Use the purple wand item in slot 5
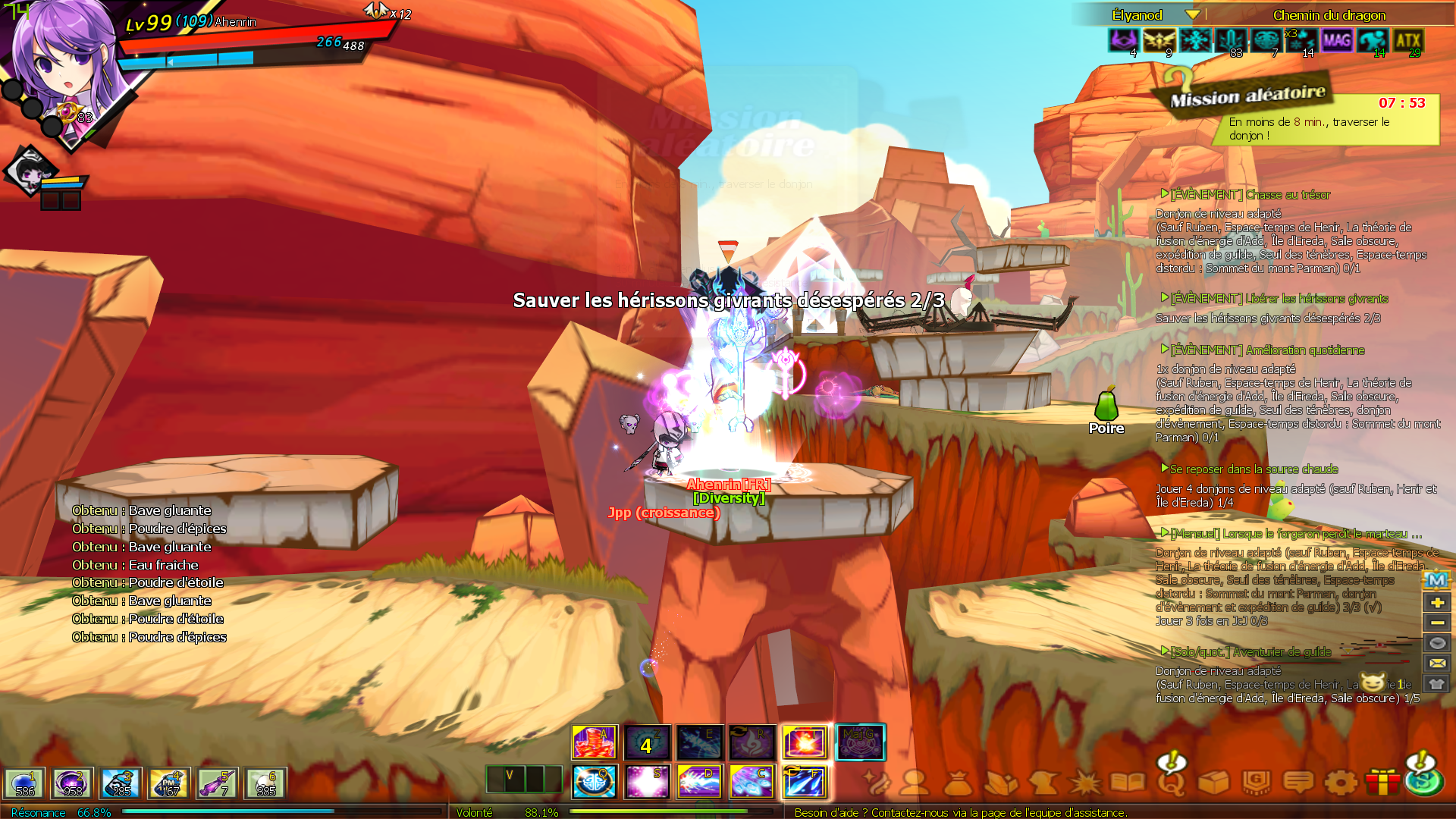 [x=218, y=783]
